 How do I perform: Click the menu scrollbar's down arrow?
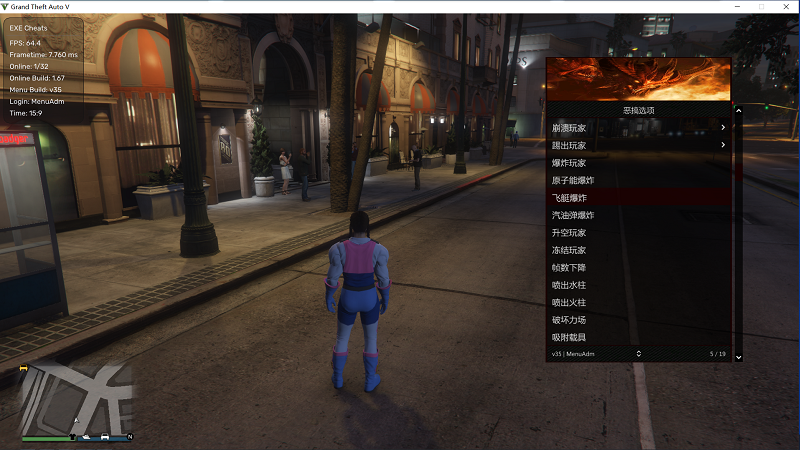point(739,357)
